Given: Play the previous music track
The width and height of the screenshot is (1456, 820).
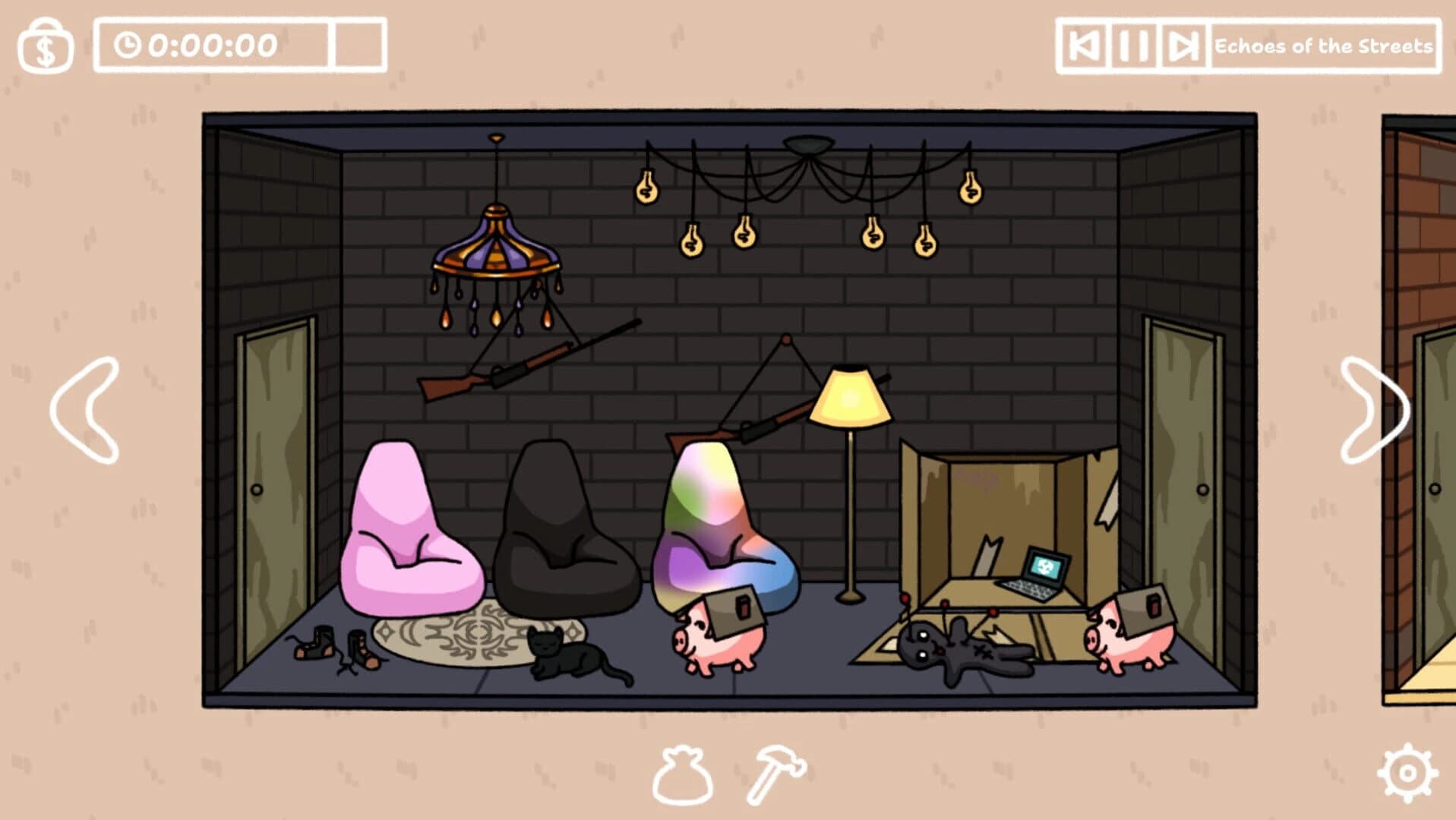Looking at the screenshot, I should pos(1084,46).
